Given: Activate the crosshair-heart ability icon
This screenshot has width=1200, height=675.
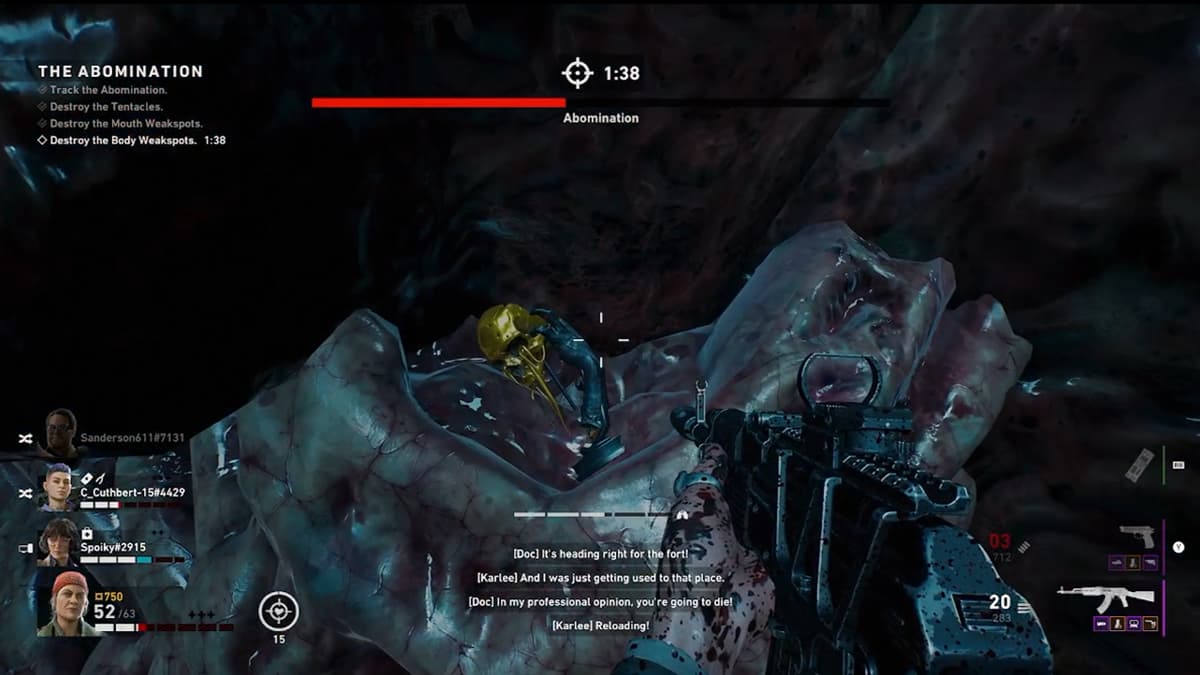Looking at the screenshot, I should click(278, 609).
